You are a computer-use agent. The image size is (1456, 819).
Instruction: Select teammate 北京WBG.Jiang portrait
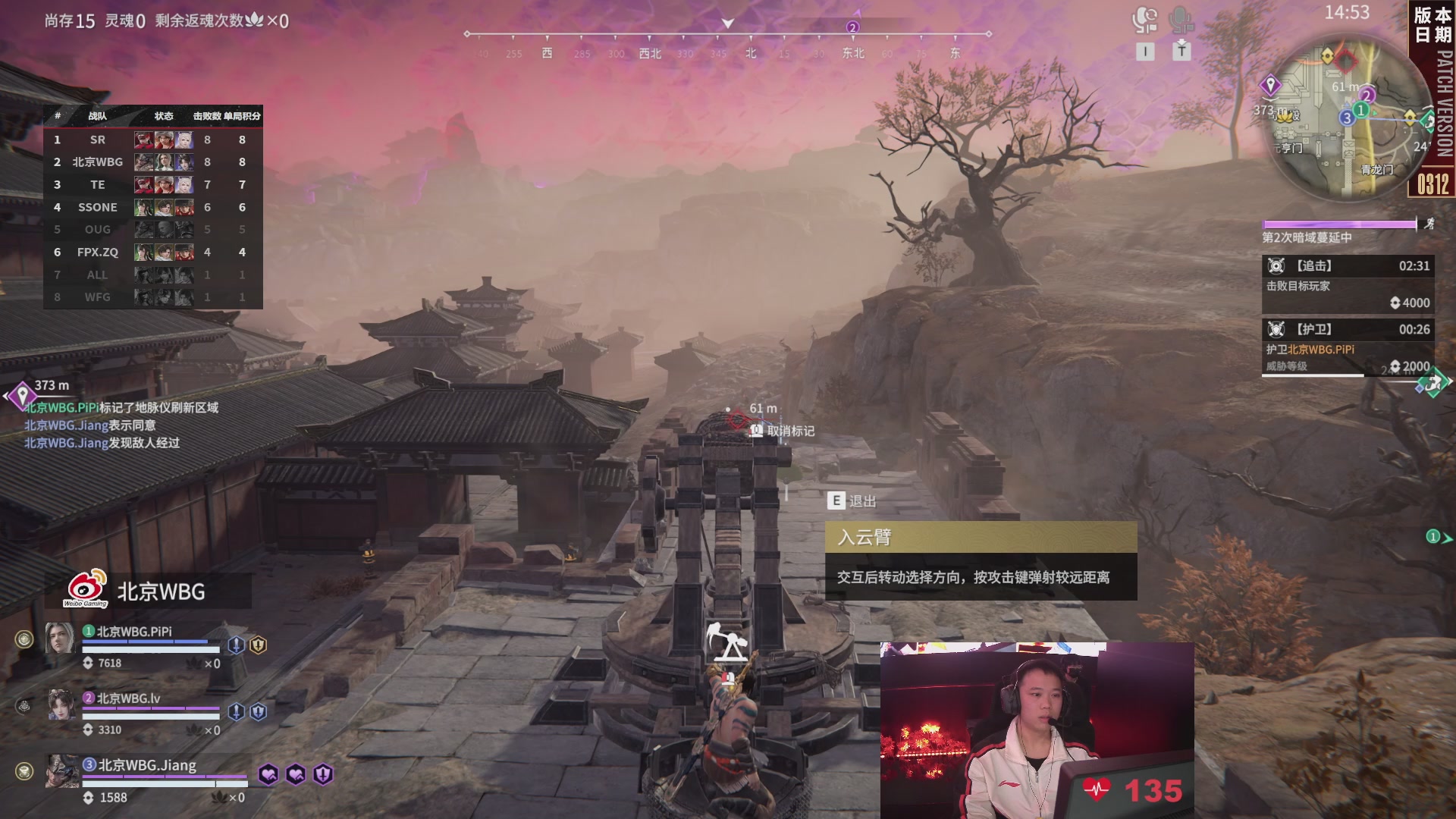click(61, 771)
